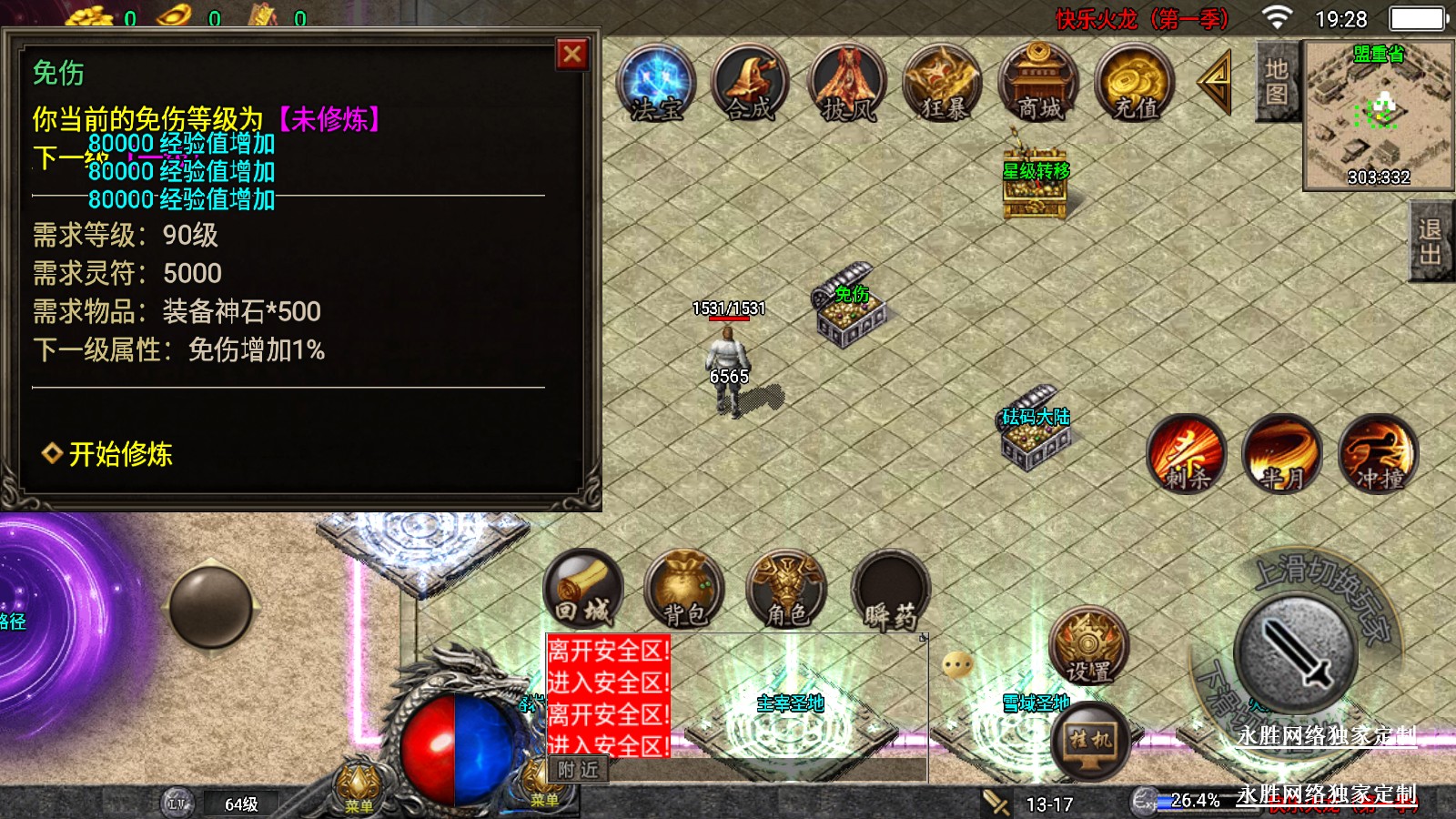Open the 设置 settings gear
This screenshot has width=1456, height=819.
1088,645
